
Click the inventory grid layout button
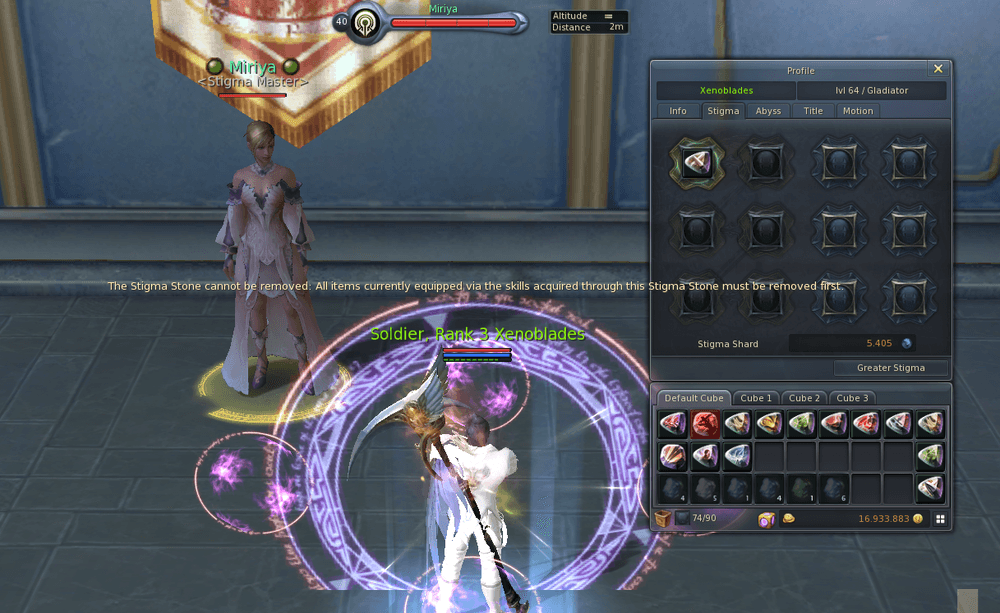pyautogui.click(x=940, y=519)
